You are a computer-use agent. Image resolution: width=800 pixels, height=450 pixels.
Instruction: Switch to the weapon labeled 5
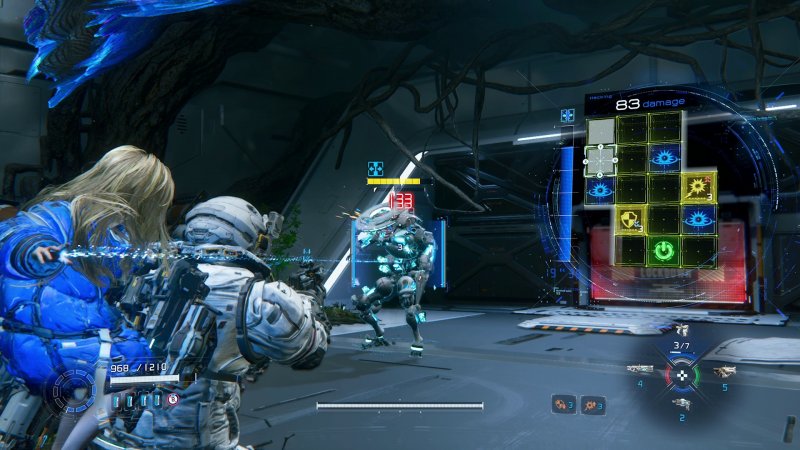(723, 372)
